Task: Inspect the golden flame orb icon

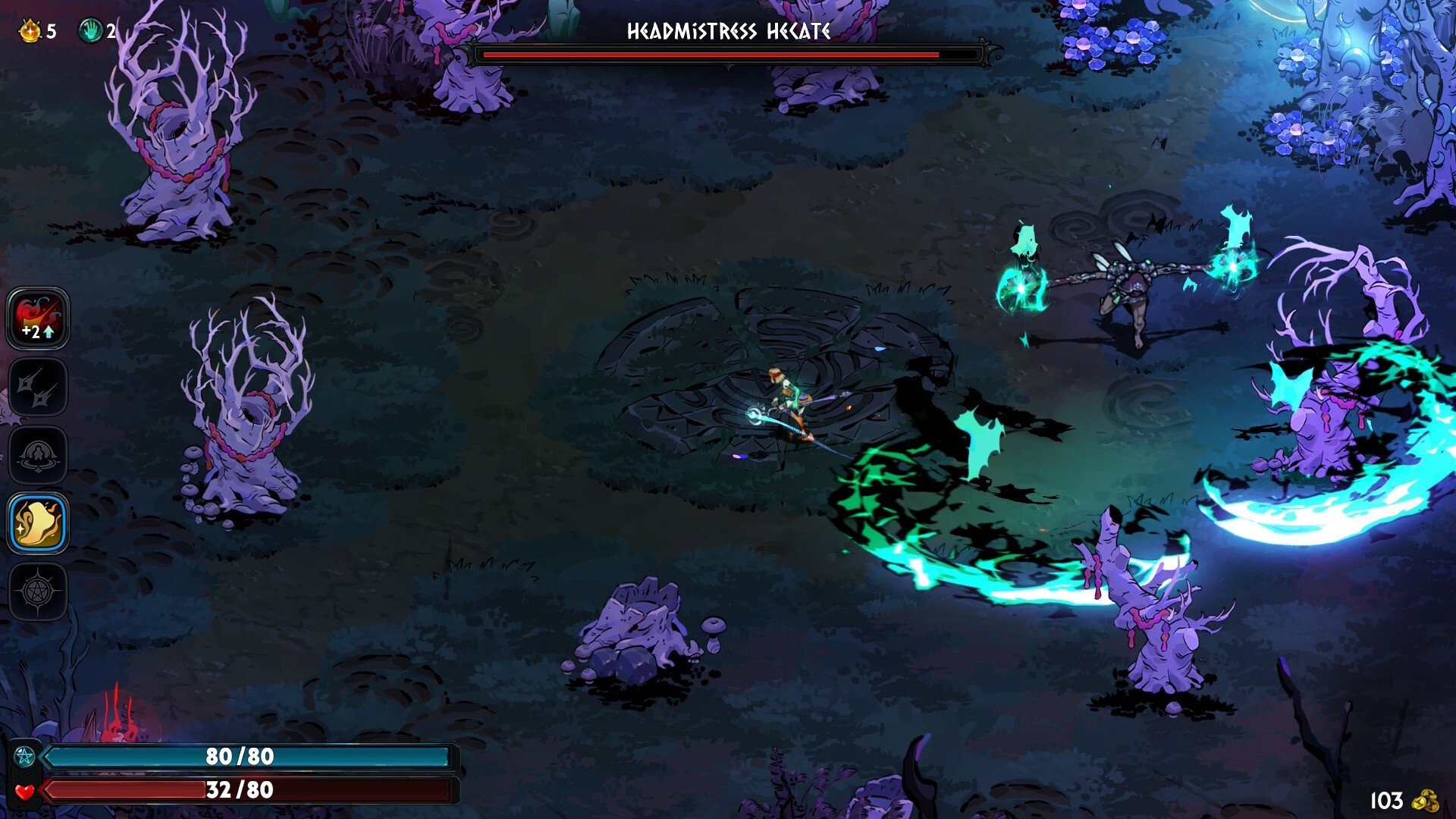Action: pos(30,31)
